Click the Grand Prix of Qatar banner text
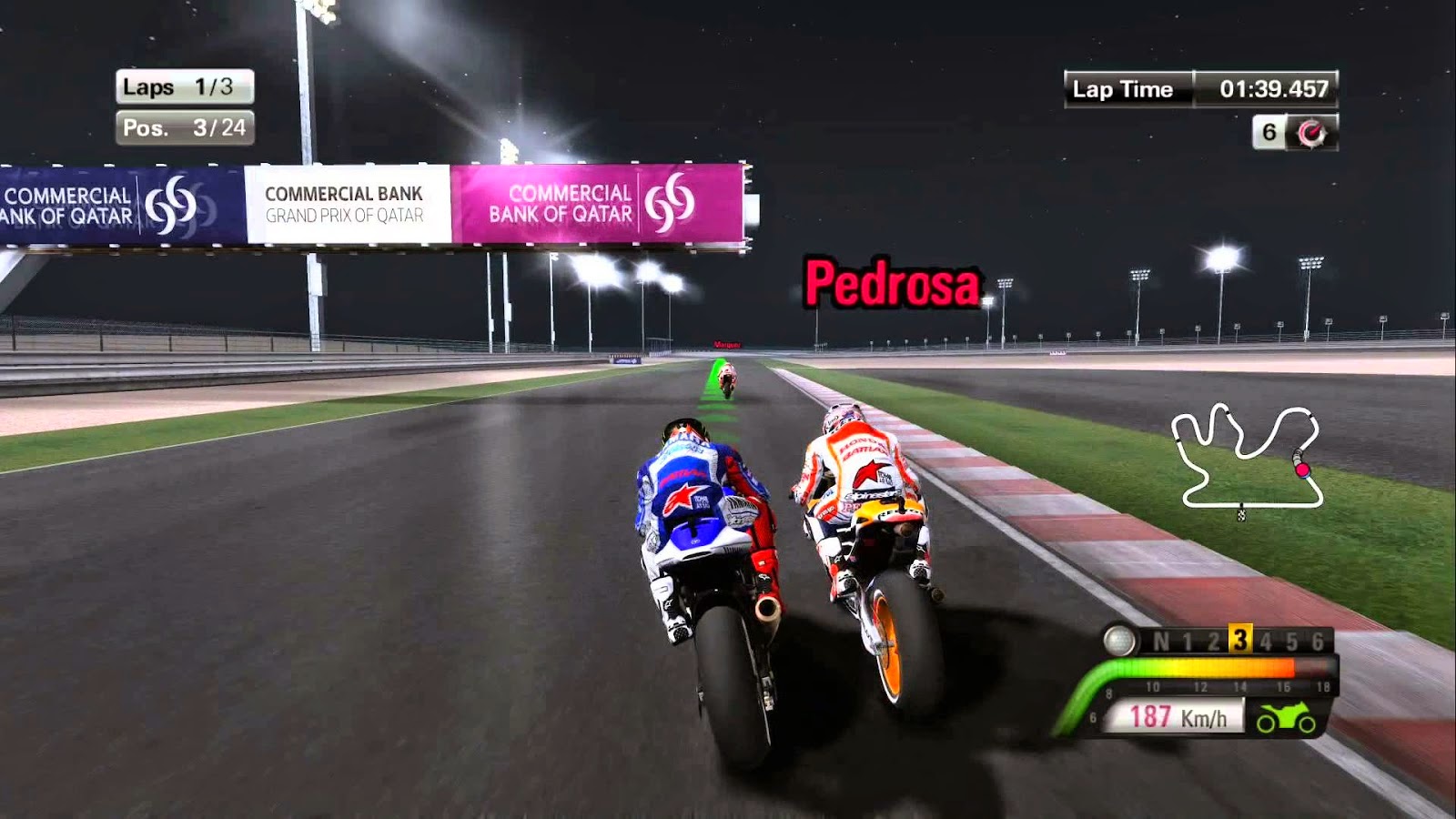Image resolution: width=1456 pixels, height=819 pixels. click(x=348, y=213)
